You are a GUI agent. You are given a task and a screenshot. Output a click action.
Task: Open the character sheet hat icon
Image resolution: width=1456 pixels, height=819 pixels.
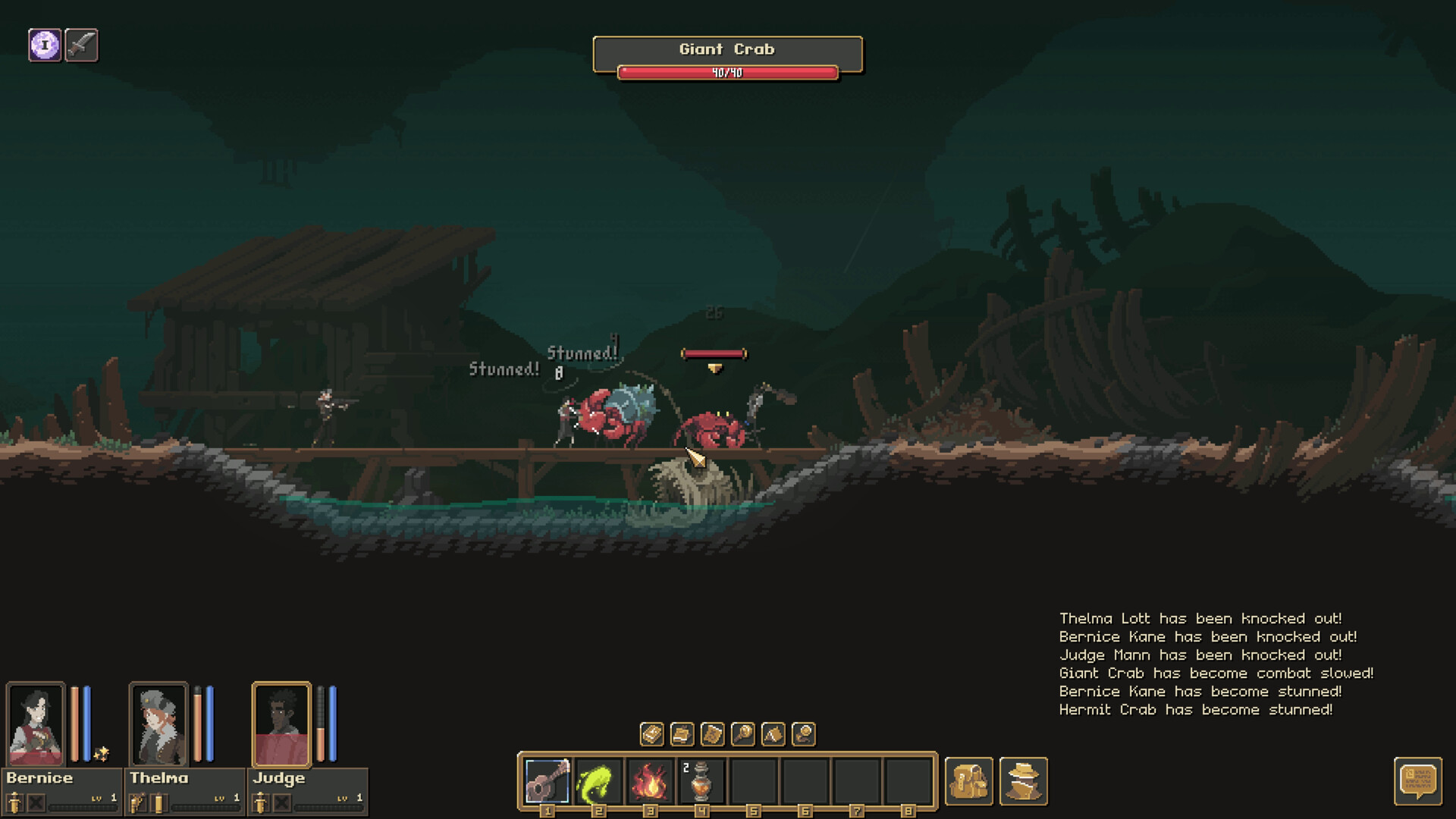(1025, 781)
